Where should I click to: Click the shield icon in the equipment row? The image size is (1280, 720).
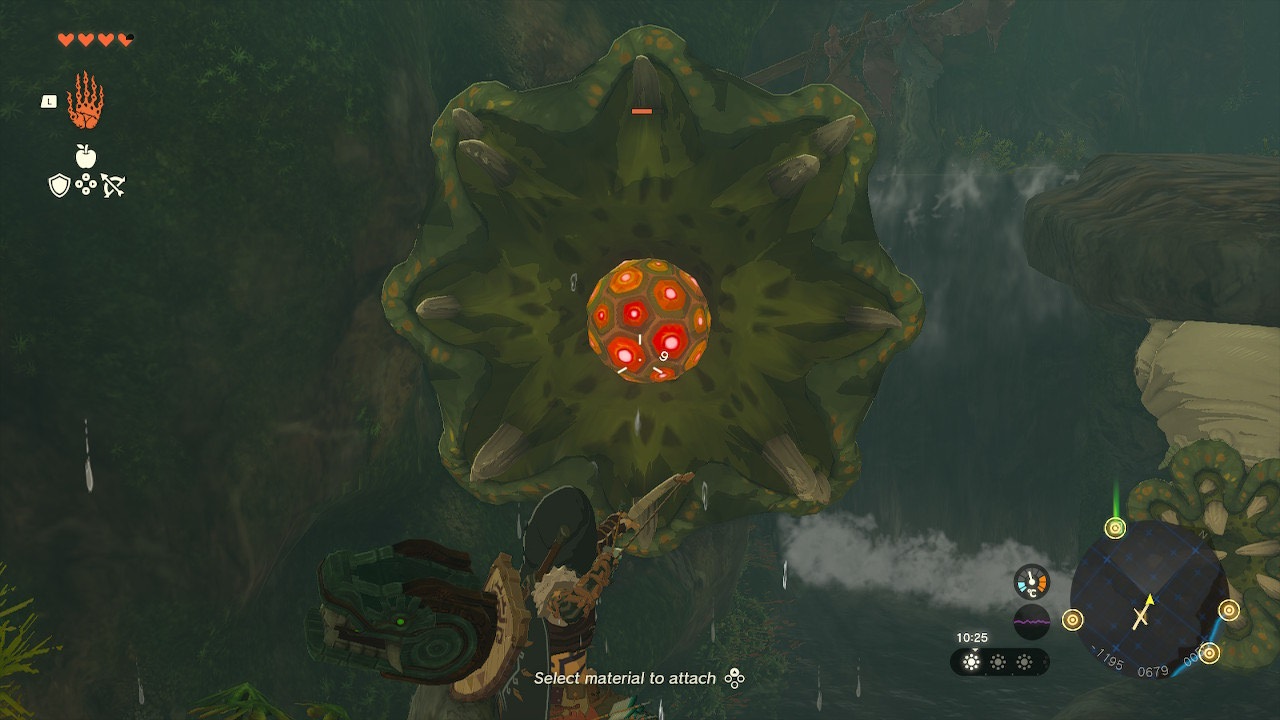coord(58,183)
